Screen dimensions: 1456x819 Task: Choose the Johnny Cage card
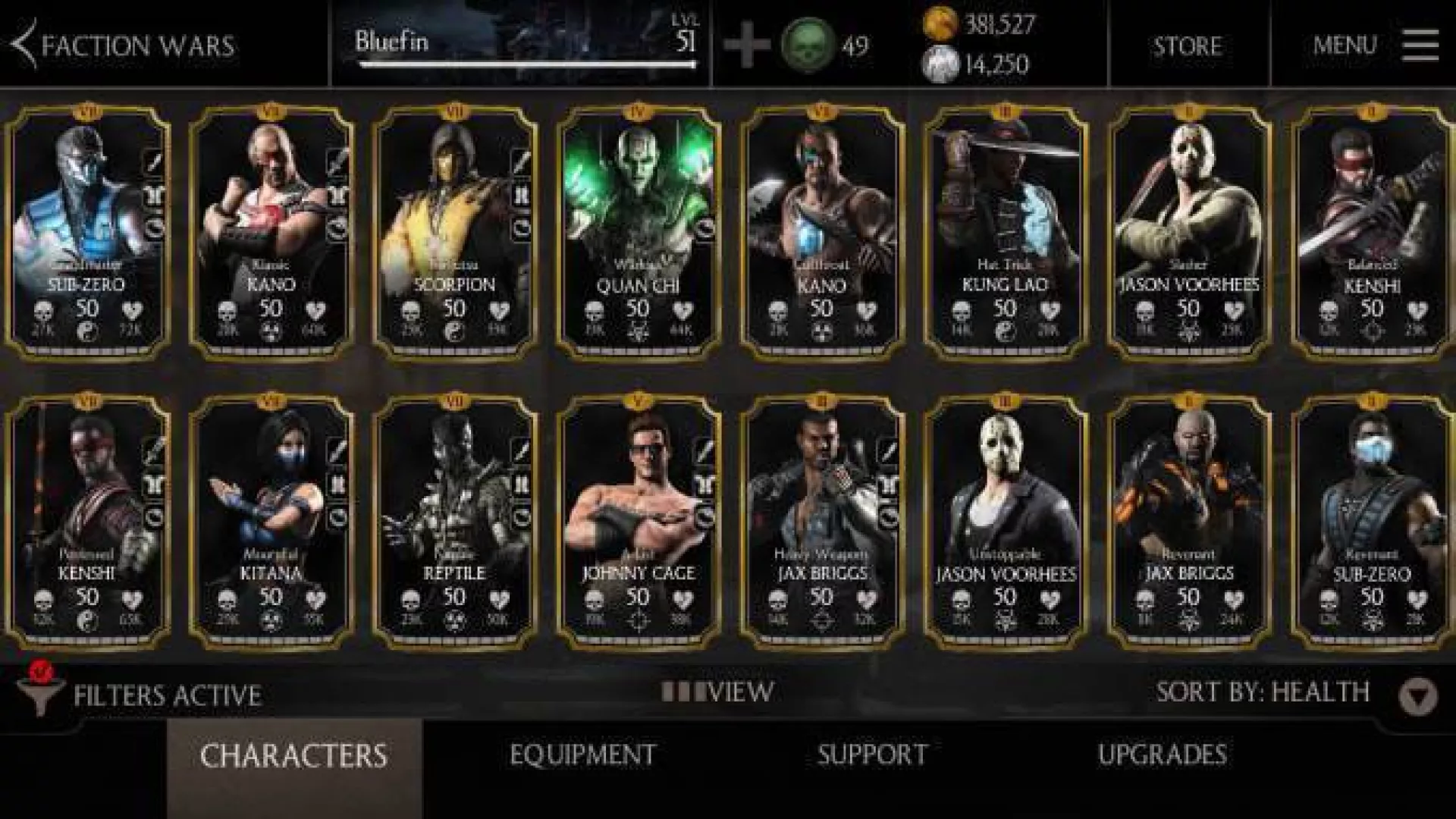[x=638, y=522]
